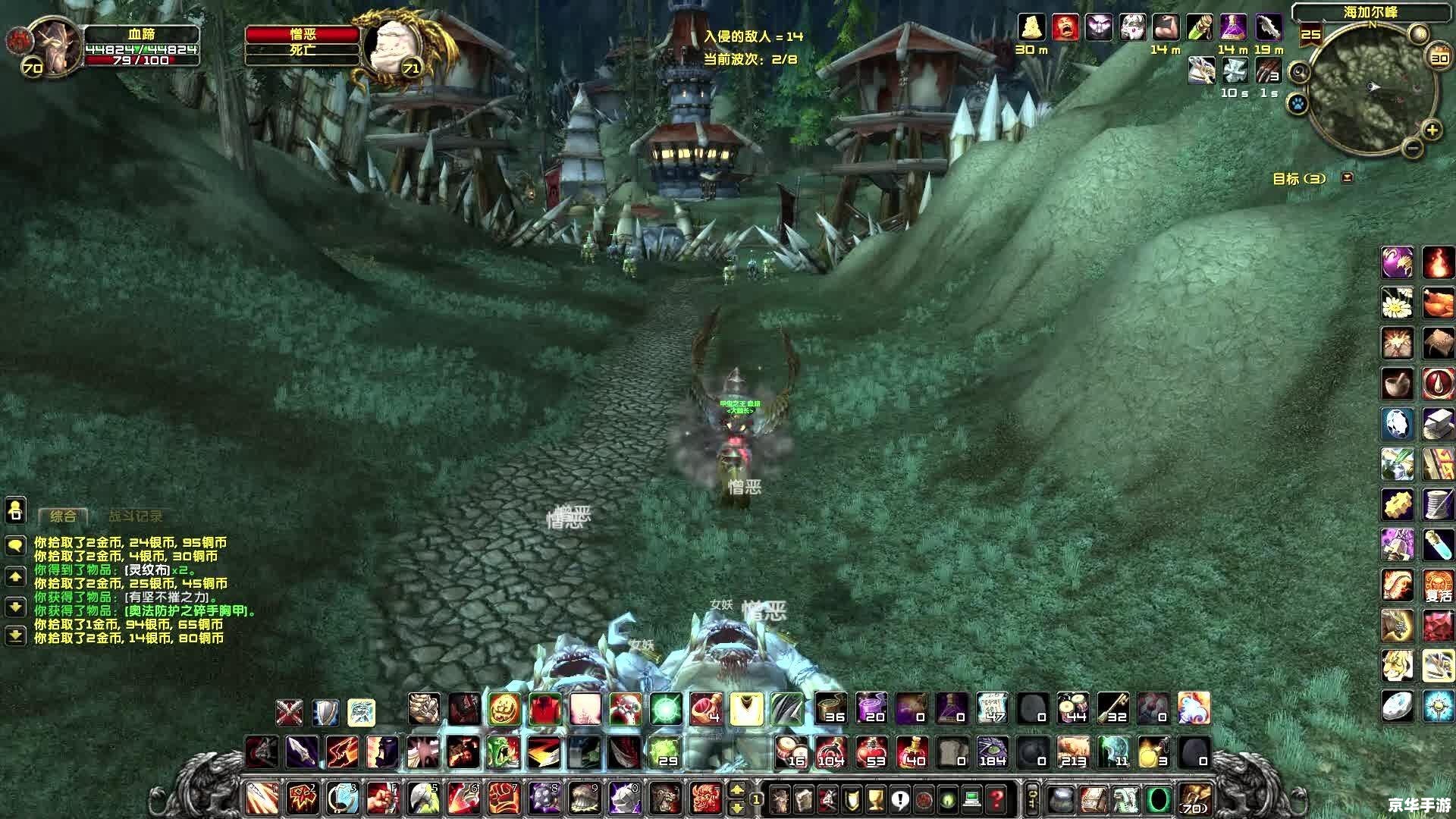
Task: Select the crossed swords stance button
Action: click(289, 713)
